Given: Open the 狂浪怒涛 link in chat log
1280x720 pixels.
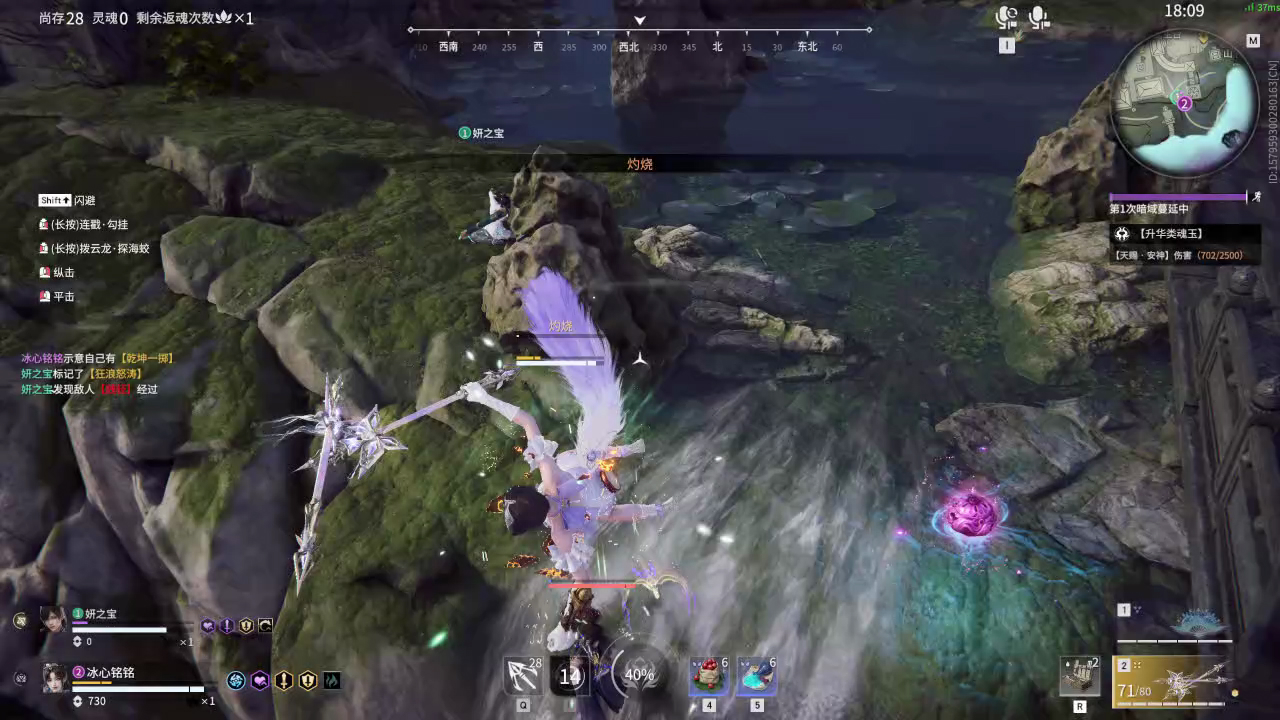Looking at the screenshot, I should pos(116,372).
